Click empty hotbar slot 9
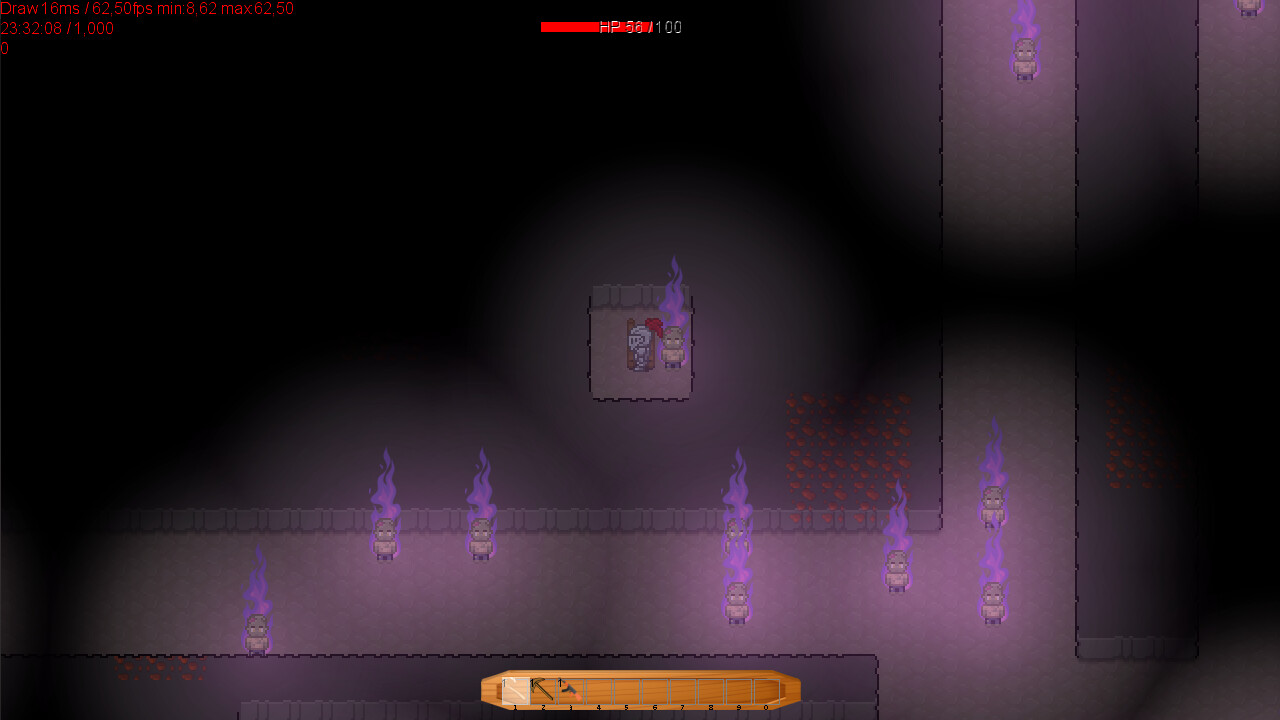1280x720 pixels. (x=738, y=690)
